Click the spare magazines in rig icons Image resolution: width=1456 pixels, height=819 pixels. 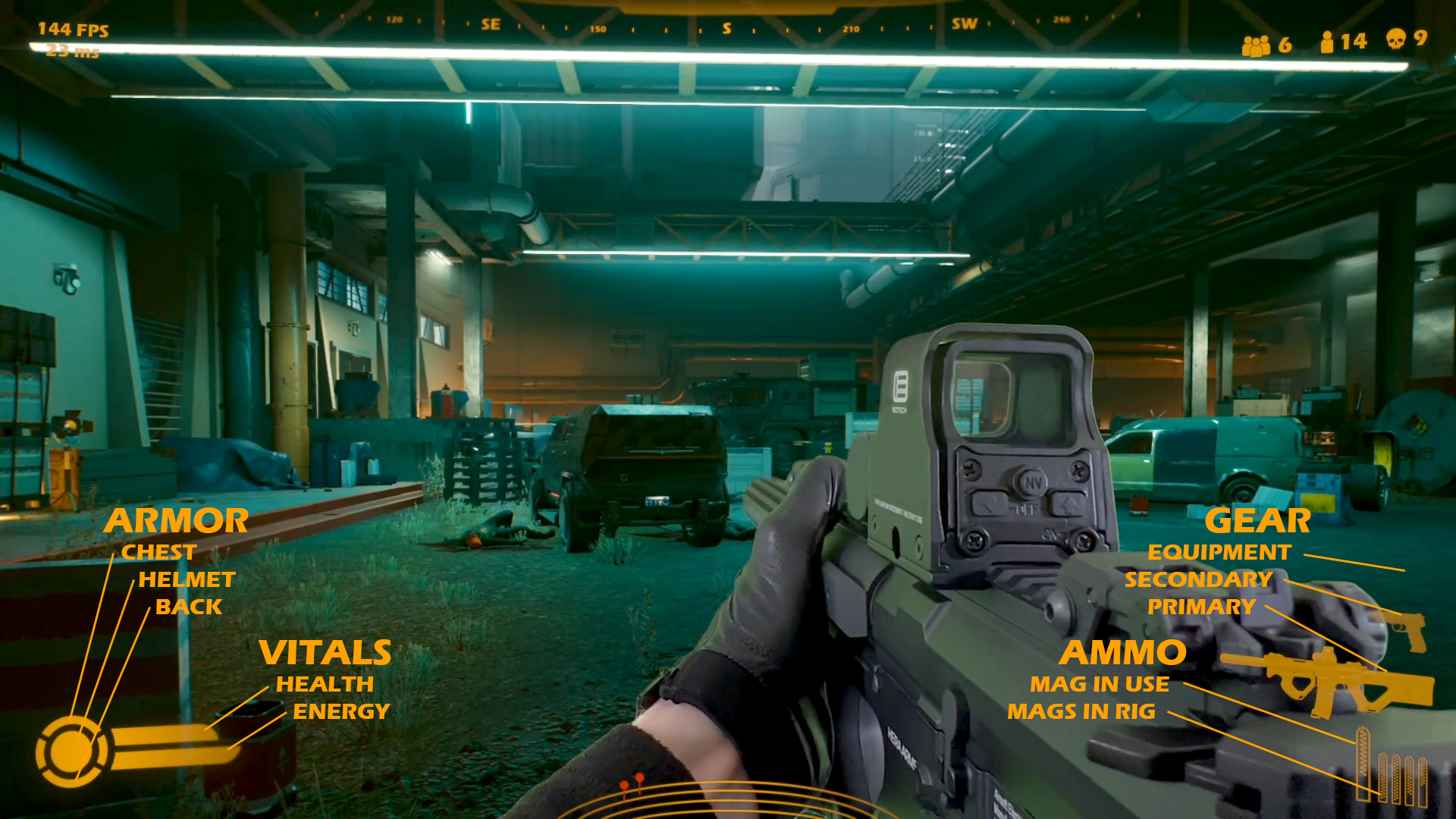click(1403, 778)
